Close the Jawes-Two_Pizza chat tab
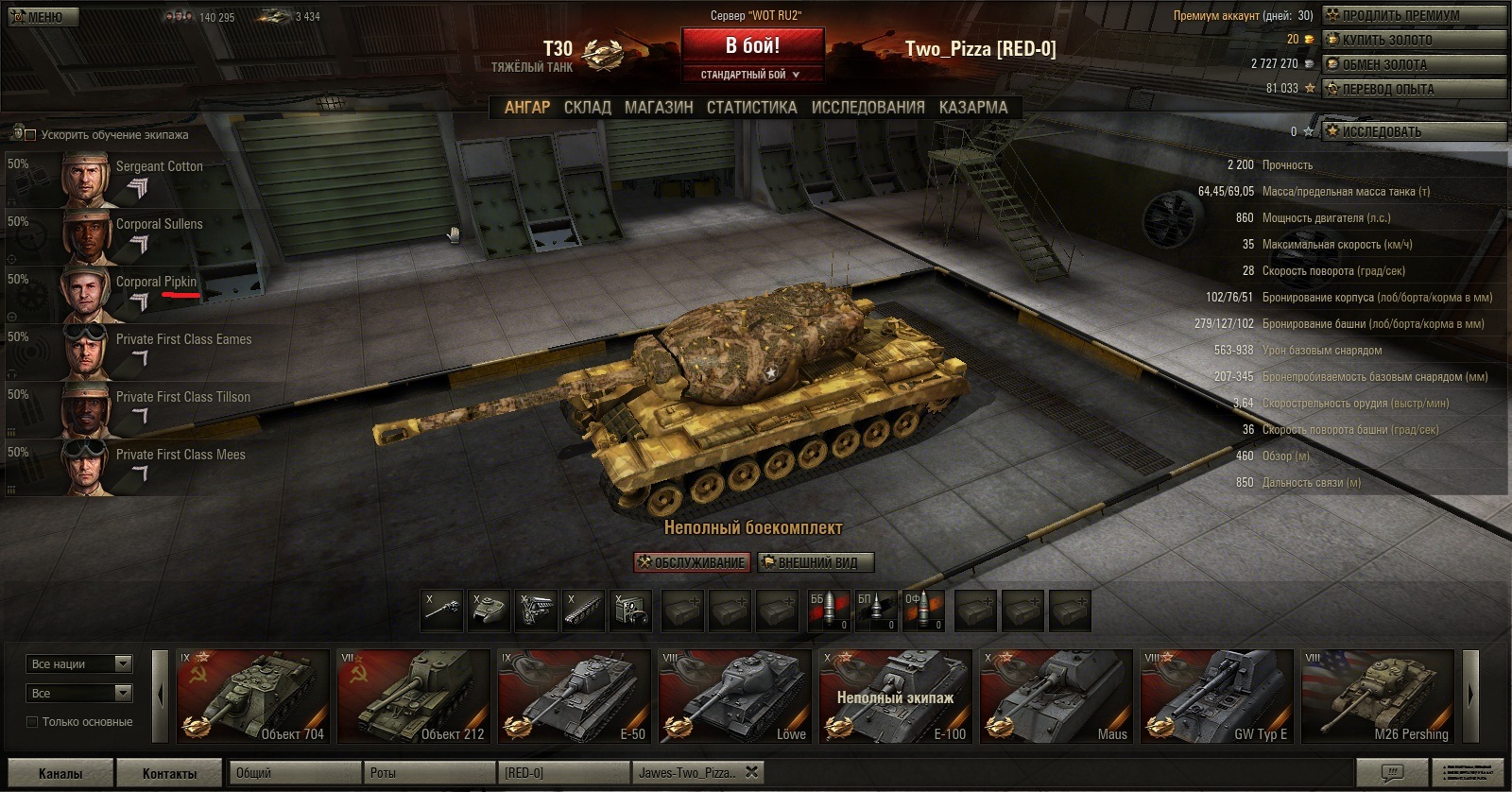 [751, 772]
